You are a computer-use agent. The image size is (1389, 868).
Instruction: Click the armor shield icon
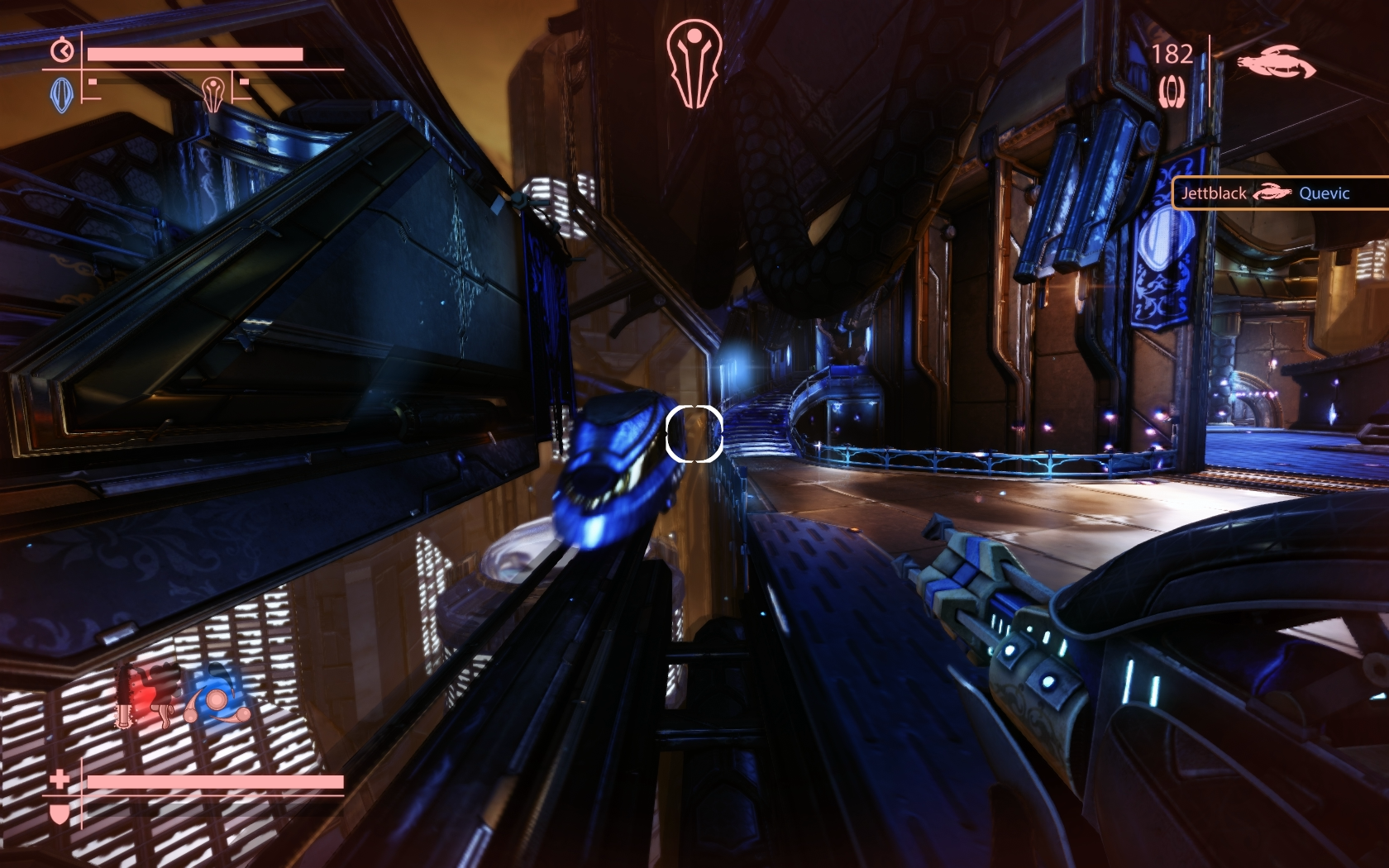[60, 813]
